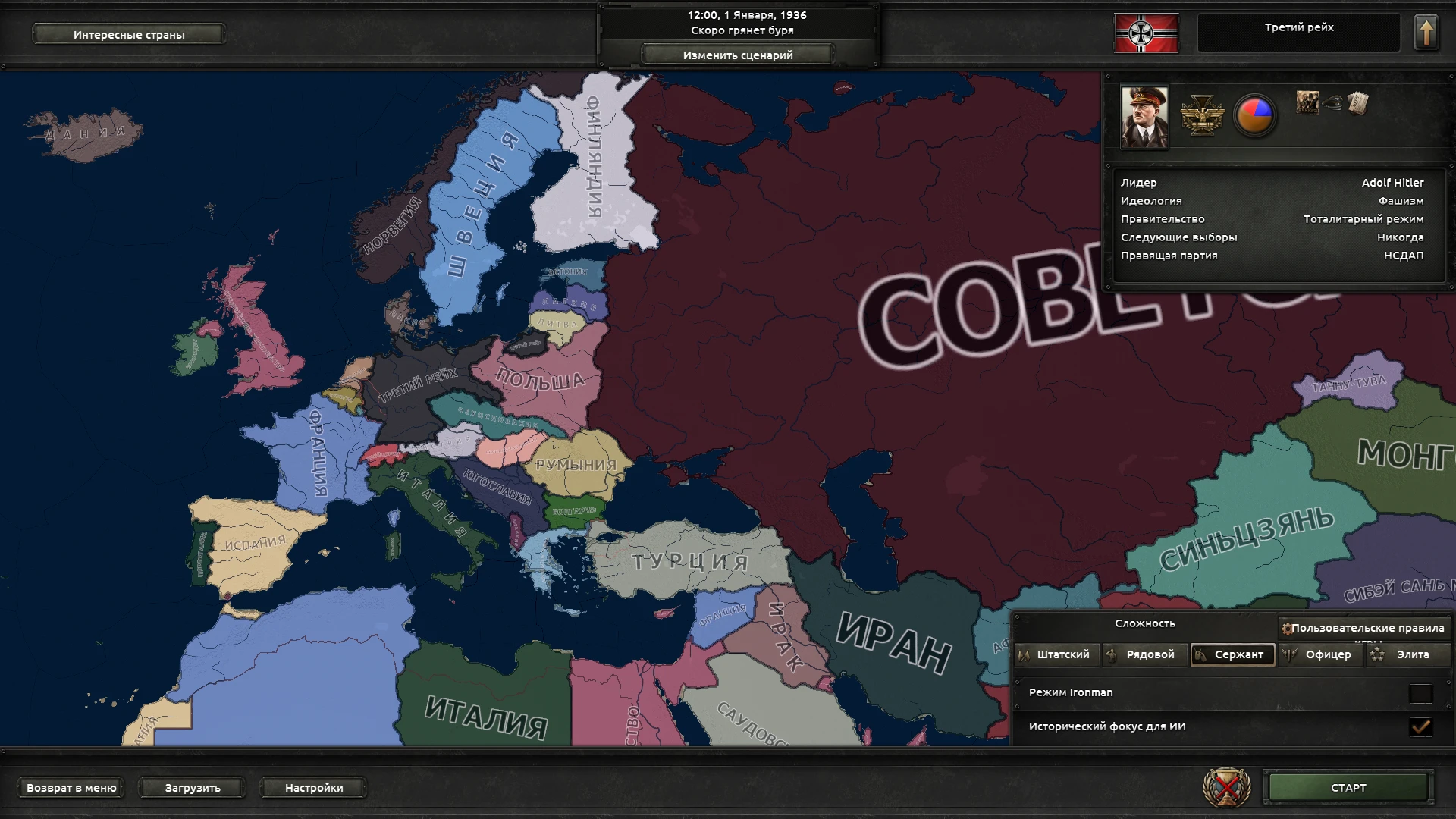Disable Исторический фокус для ИИ

[x=1420, y=726]
